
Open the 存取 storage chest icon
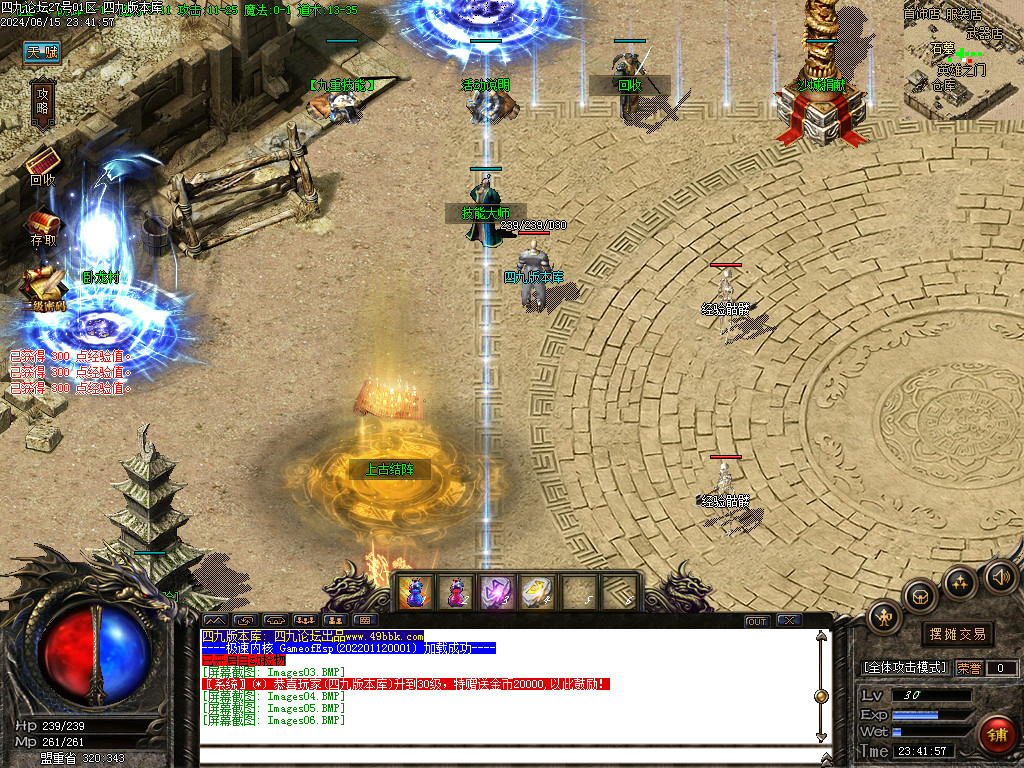tap(43, 223)
